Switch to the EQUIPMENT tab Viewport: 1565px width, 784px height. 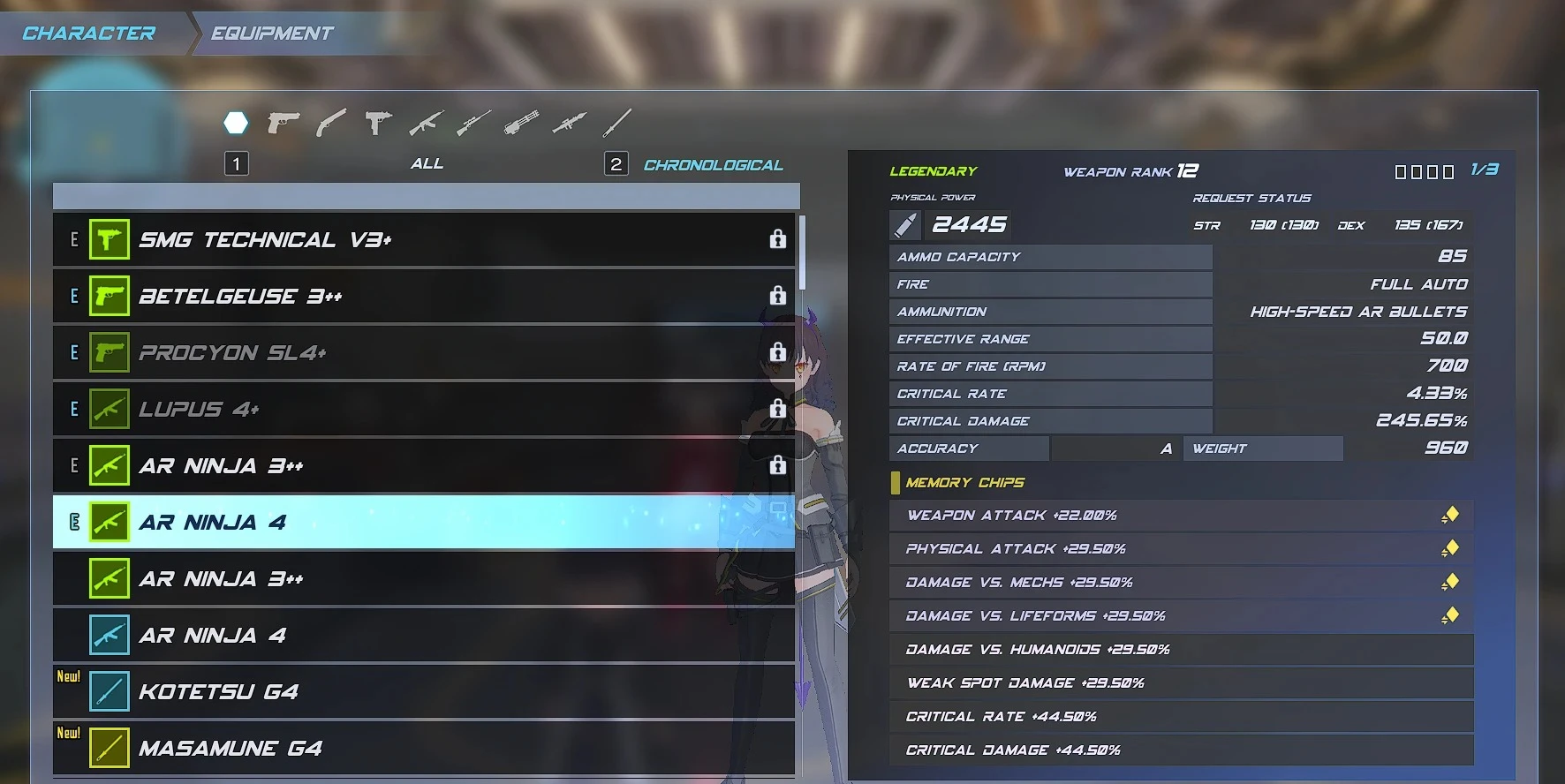click(270, 33)
